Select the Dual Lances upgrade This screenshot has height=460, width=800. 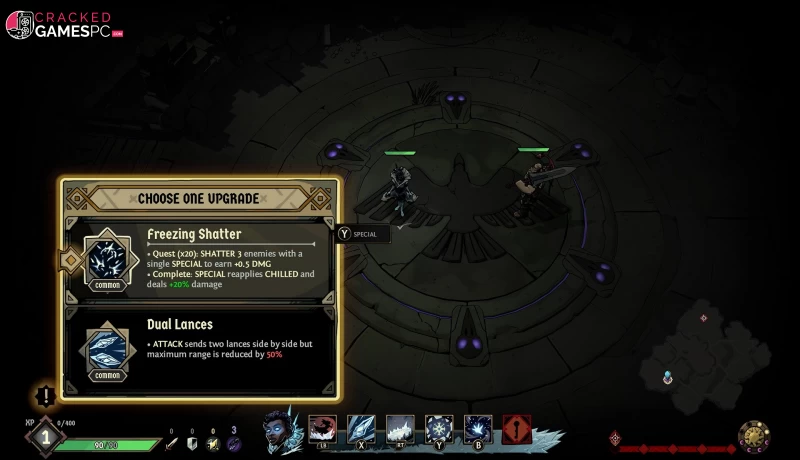coord(200,345)
